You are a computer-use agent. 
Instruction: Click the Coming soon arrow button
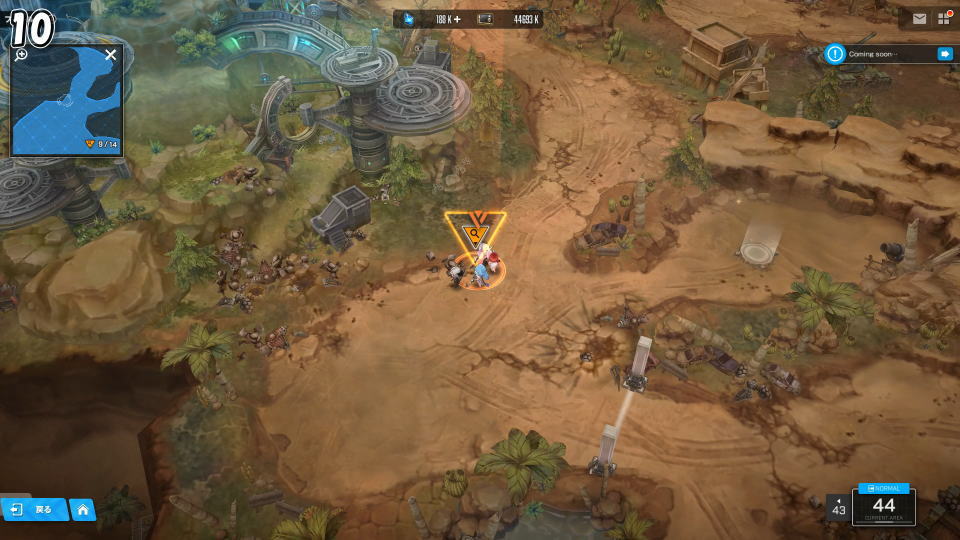[x=944, y=54]
